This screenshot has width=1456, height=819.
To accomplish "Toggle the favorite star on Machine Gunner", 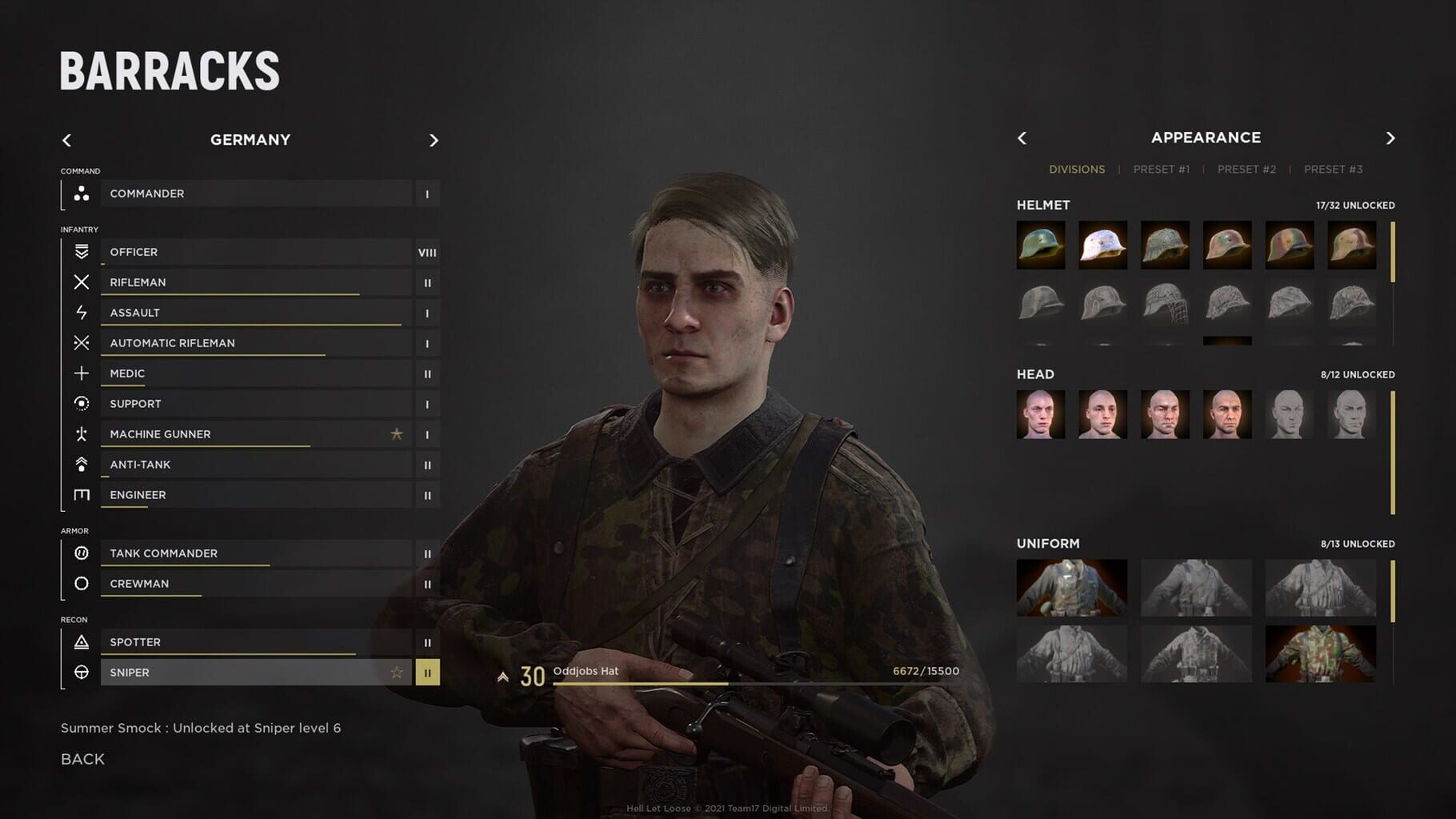I will point(396,434).
